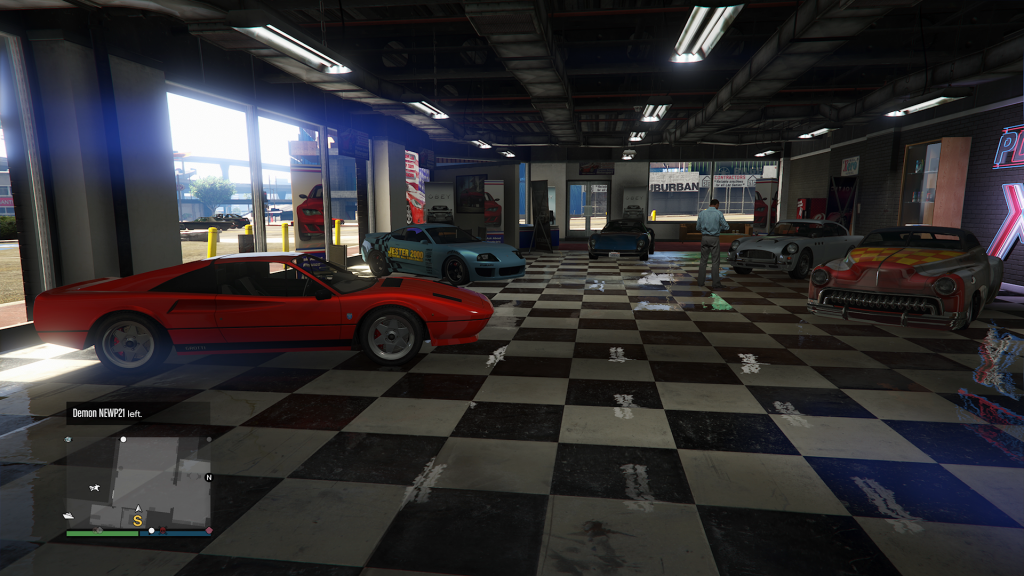Select the yellow S blip on the minimap
Image resolution: width=1024 pixels, height=576 pixels.
coord(138,520)
